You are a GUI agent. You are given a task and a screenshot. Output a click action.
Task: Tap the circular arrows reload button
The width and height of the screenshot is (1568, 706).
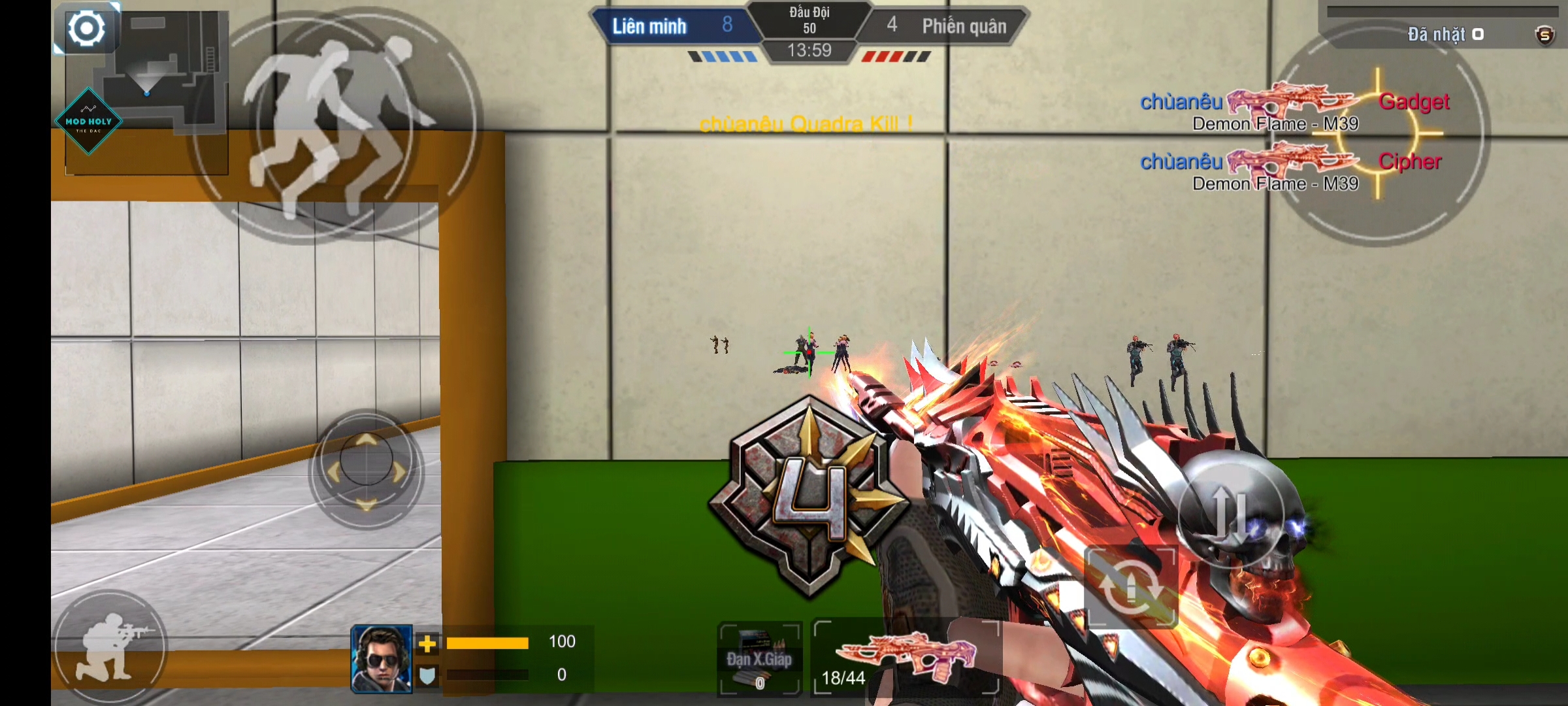[1132, 587]
